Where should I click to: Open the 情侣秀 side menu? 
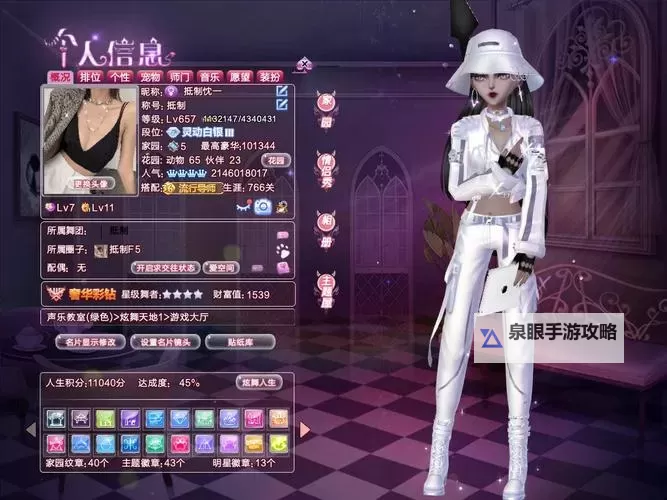pyautogui.click(x=325, y=162)
